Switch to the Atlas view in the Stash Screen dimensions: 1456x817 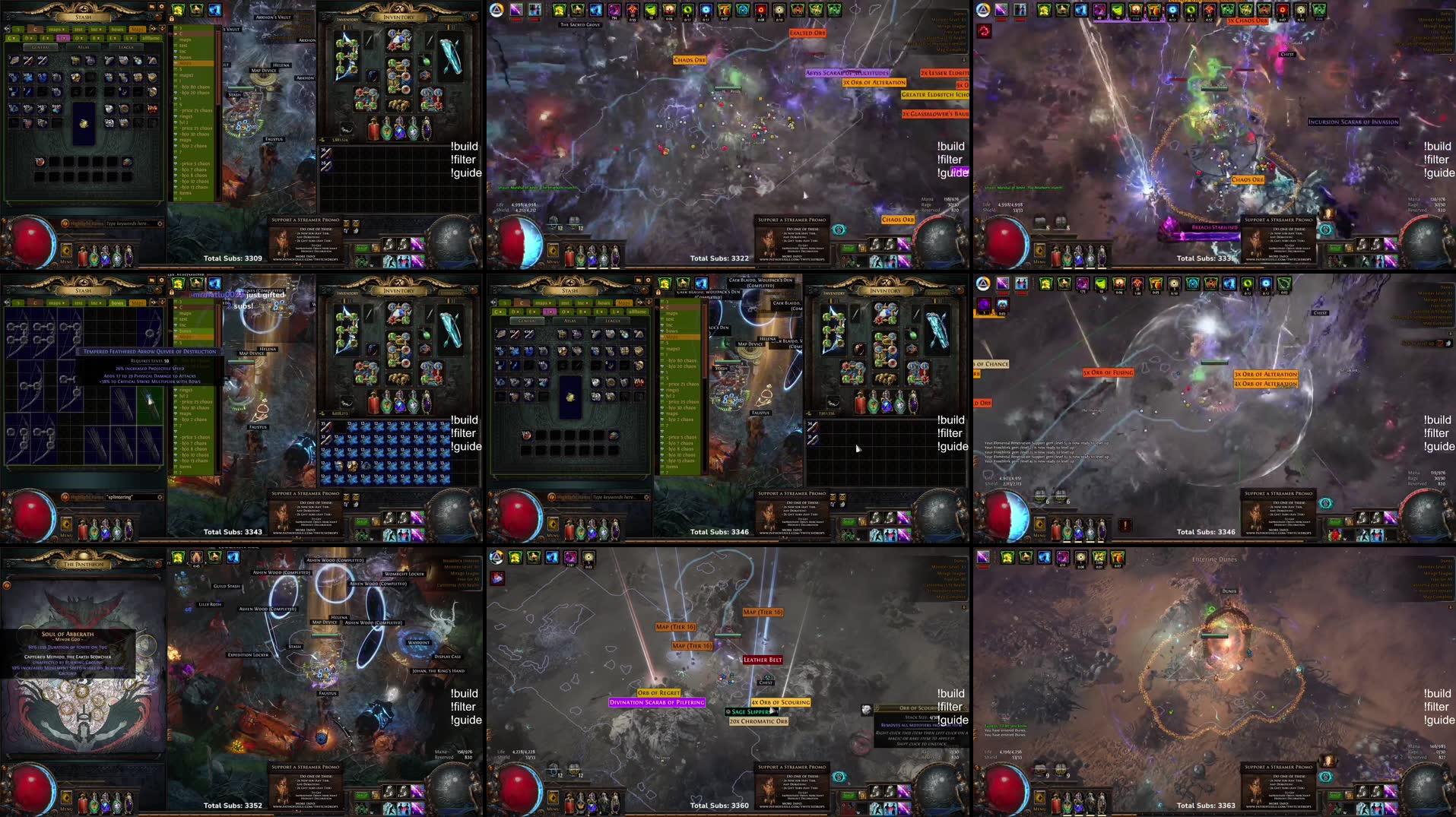(84, 47)
